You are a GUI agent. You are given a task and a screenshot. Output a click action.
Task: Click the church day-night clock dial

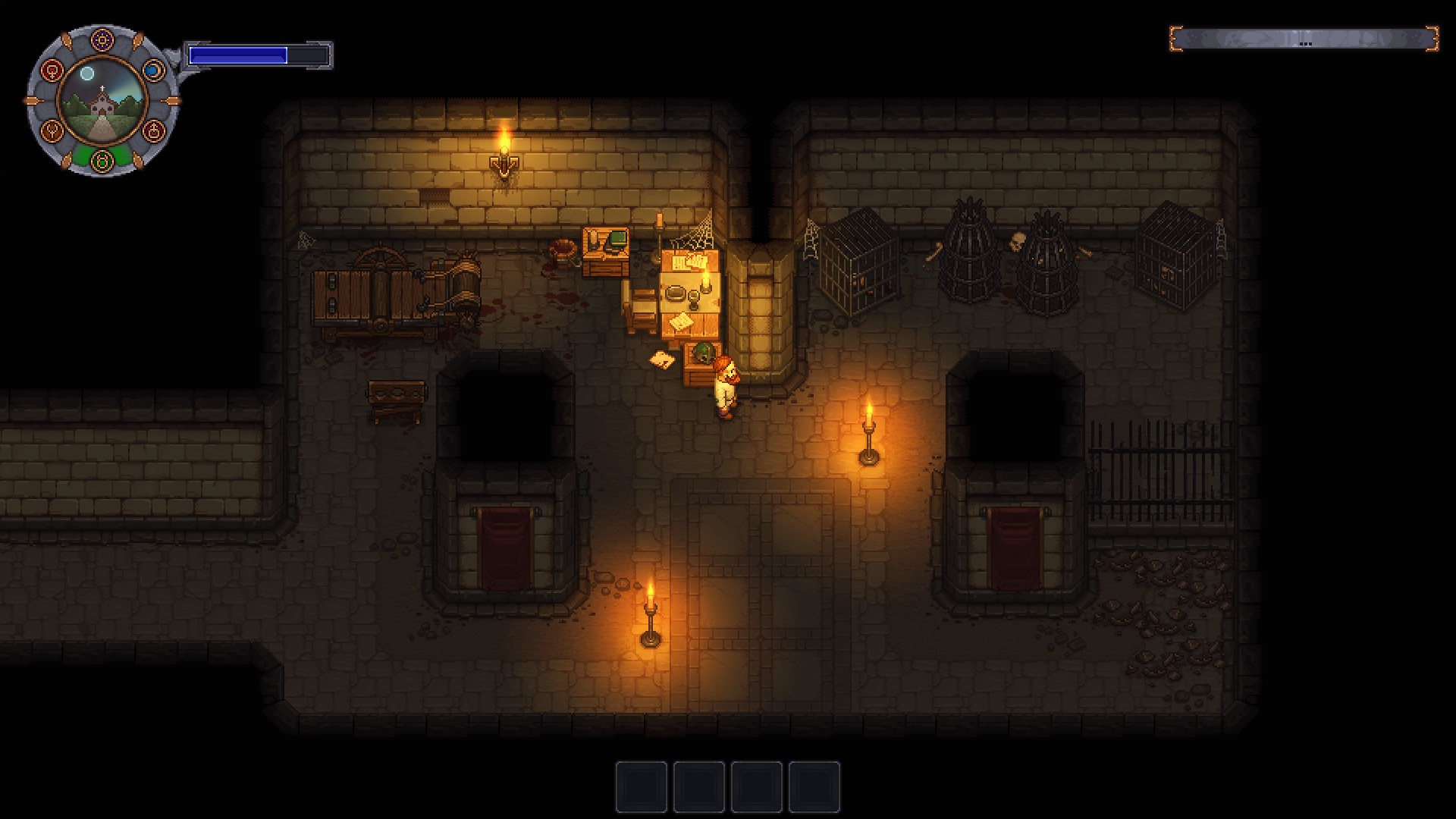coord(102,100)
